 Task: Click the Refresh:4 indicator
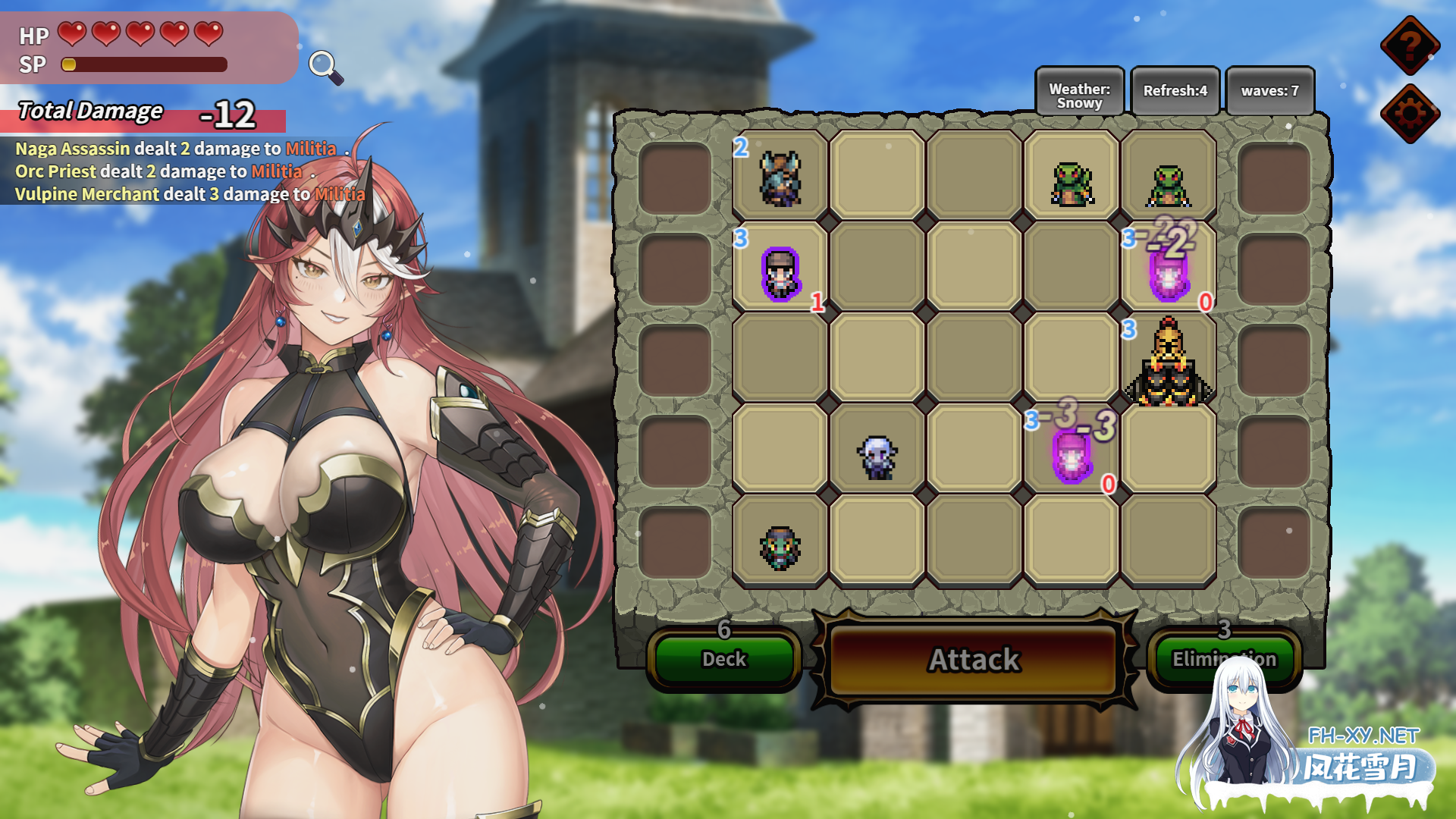pyautogui.click(x=1175, y=90)
